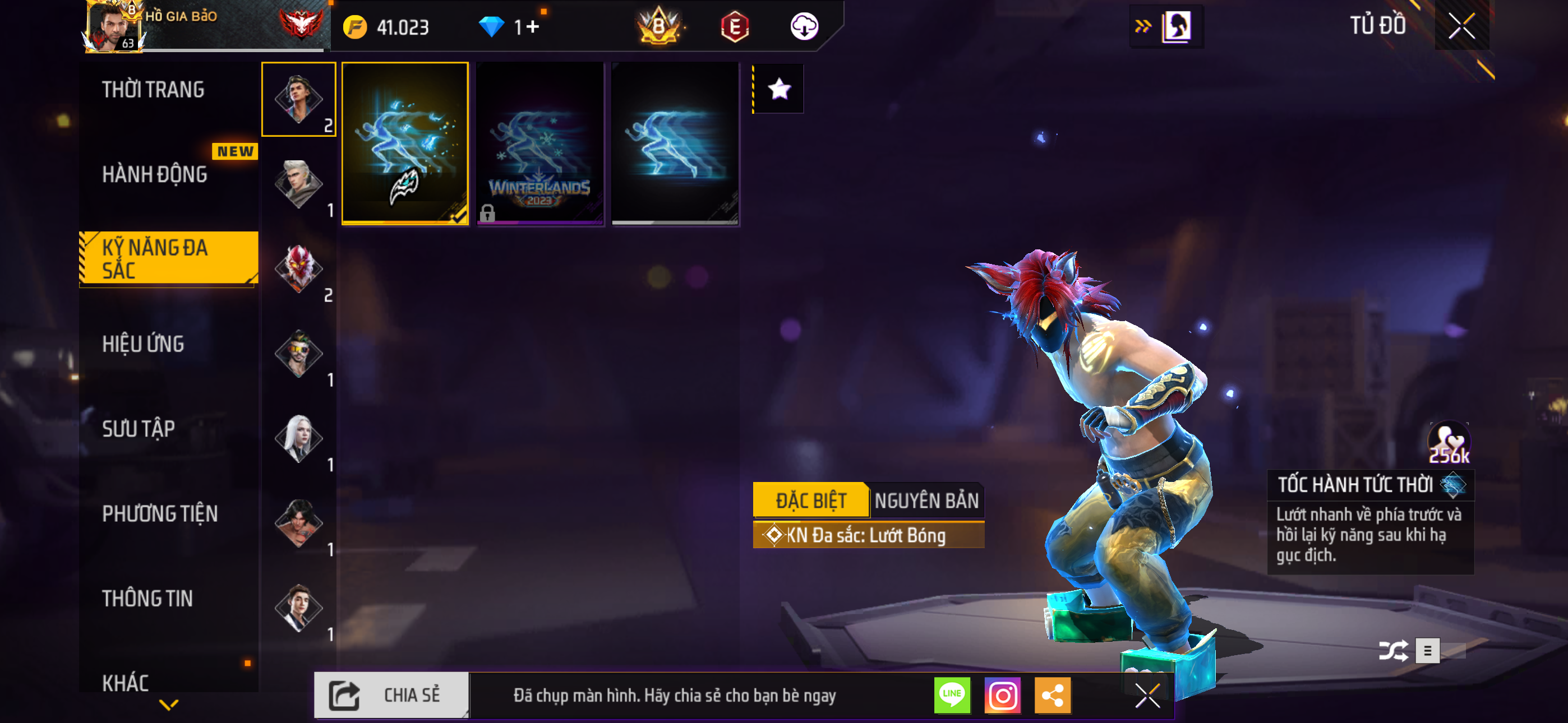Select the red fox mask character
The width and height of the screenshot is (1568, 723).
coord(298,268)
